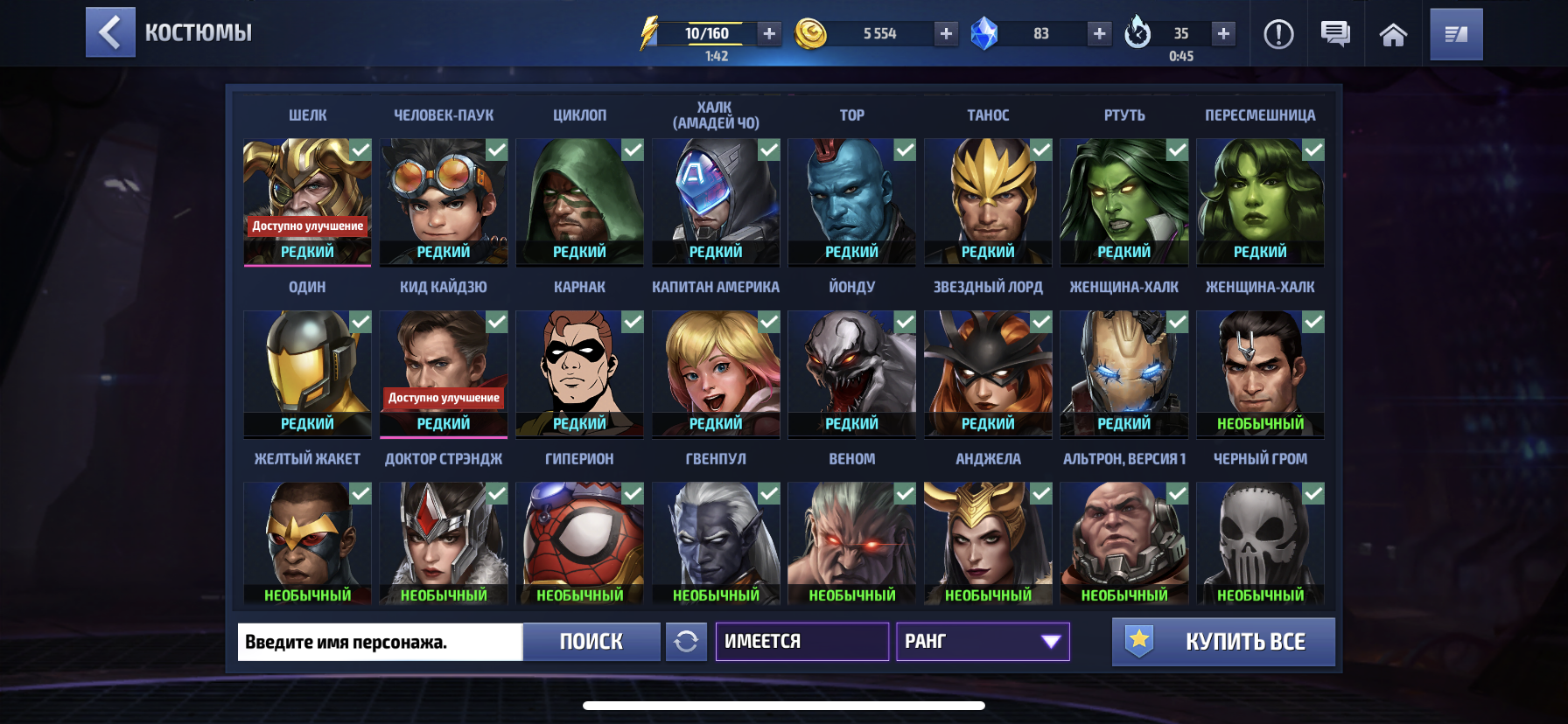Click the blue crystal currency icon
Image resolution: width=1568 pixels, height=724 pixels.
coord(985,32)
